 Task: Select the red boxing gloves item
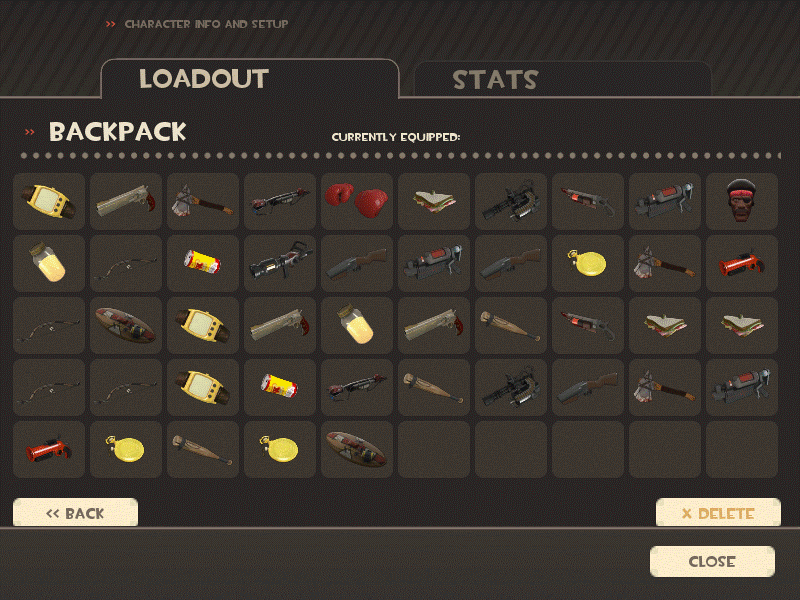tap(357, 201)
